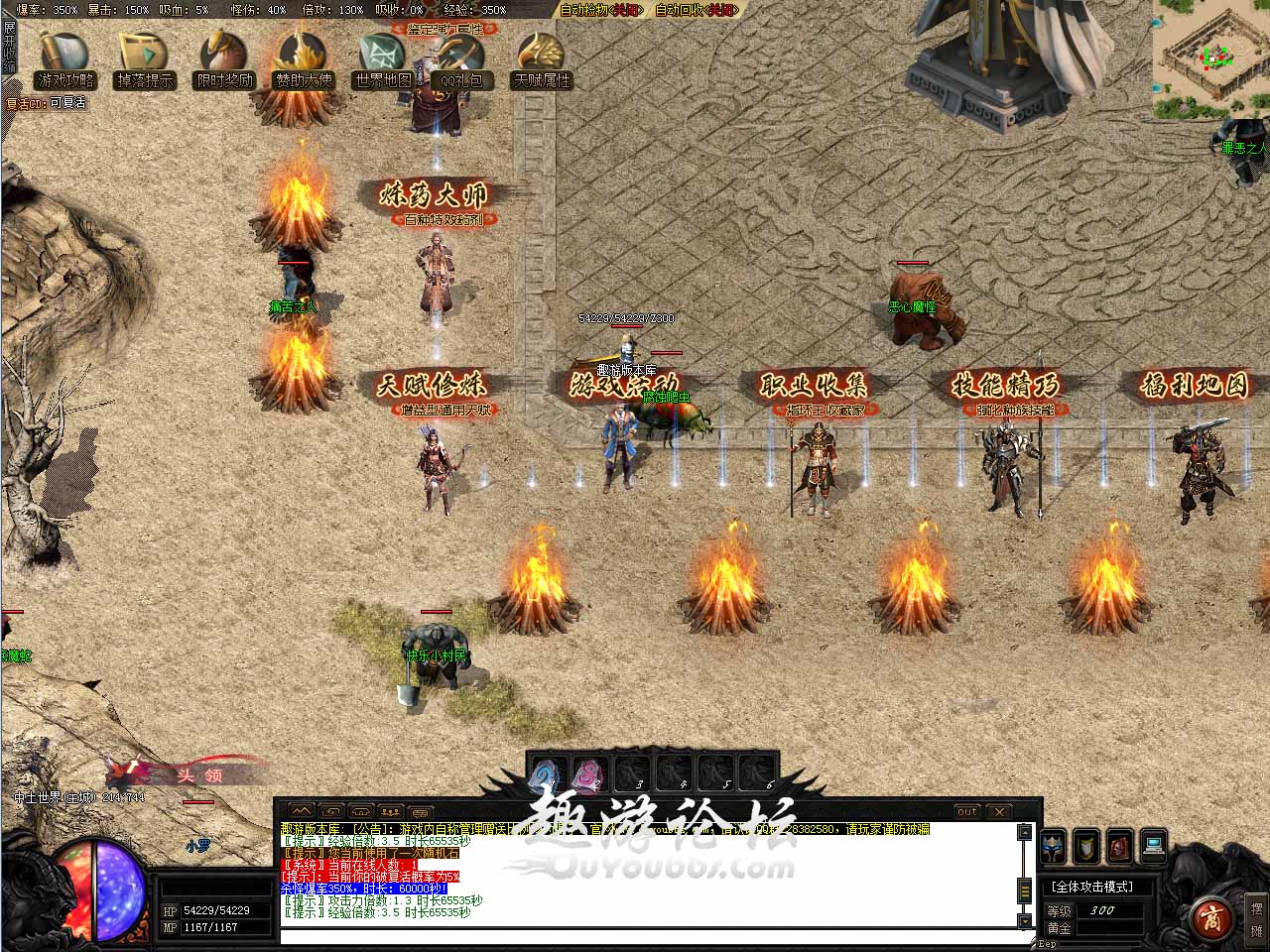The image size is (1270, 952).
Task: Open the 商 shop round button
Action: tap(1208, 913)
